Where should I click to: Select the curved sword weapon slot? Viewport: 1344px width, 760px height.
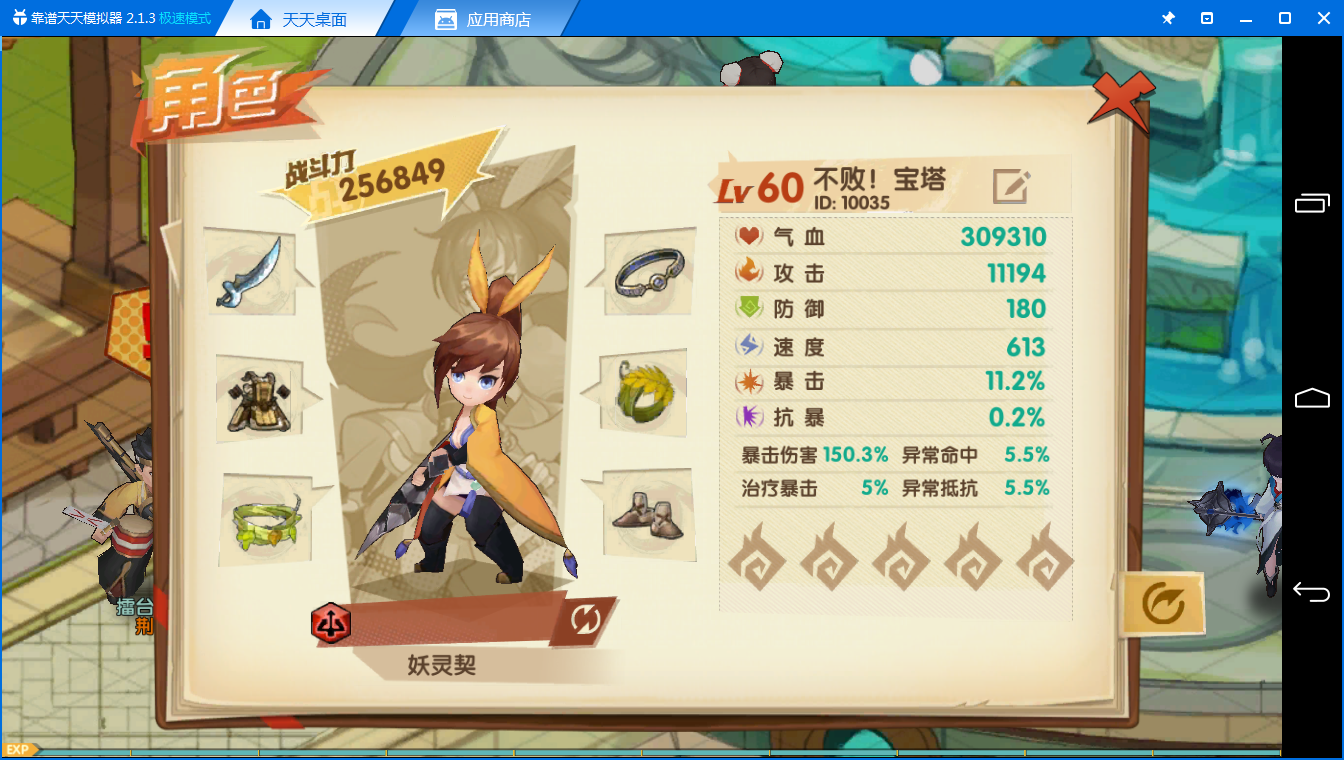tap(249, 272)
